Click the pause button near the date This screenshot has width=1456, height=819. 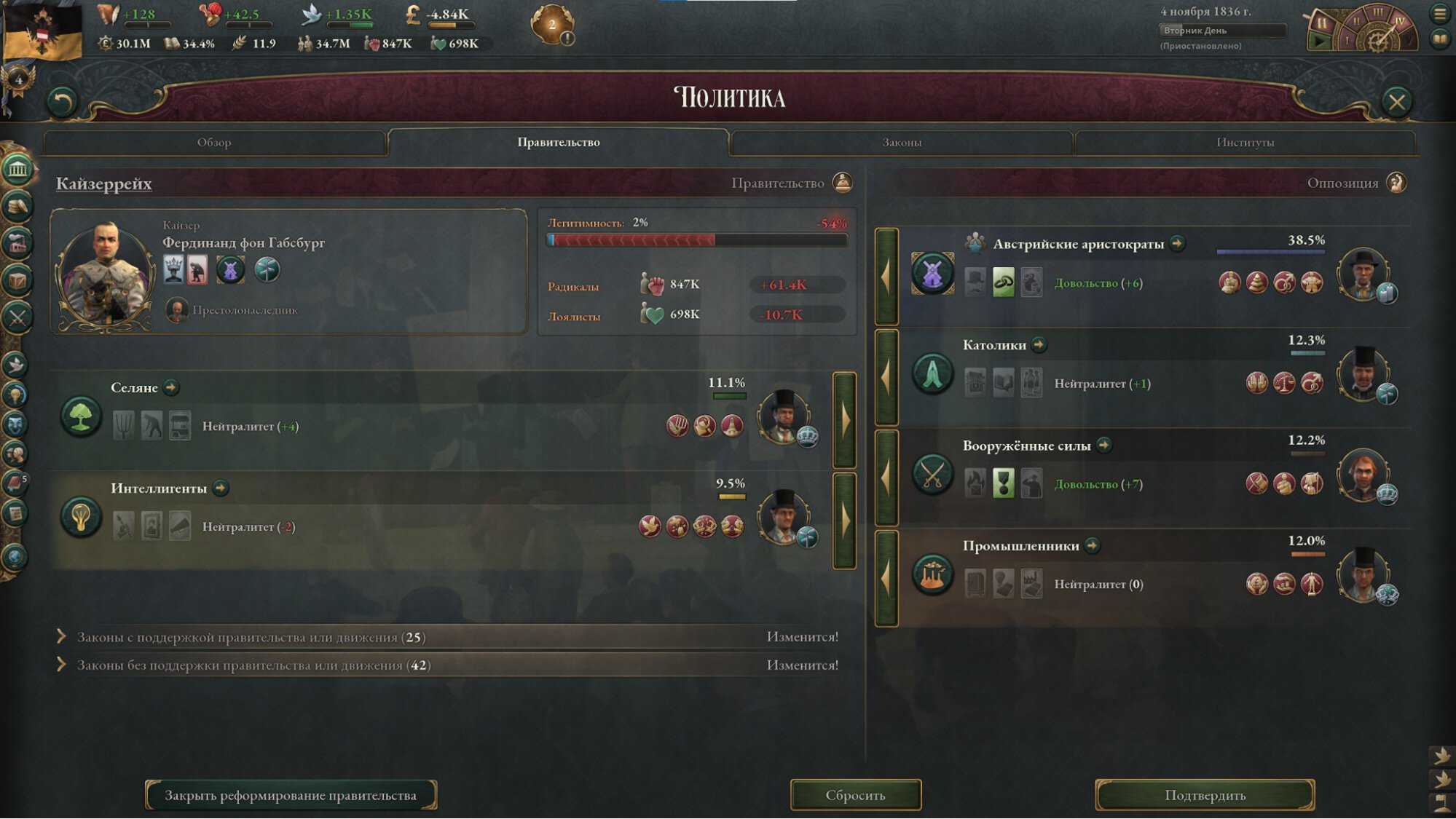pyautogui.click(x=1321, y=23)
